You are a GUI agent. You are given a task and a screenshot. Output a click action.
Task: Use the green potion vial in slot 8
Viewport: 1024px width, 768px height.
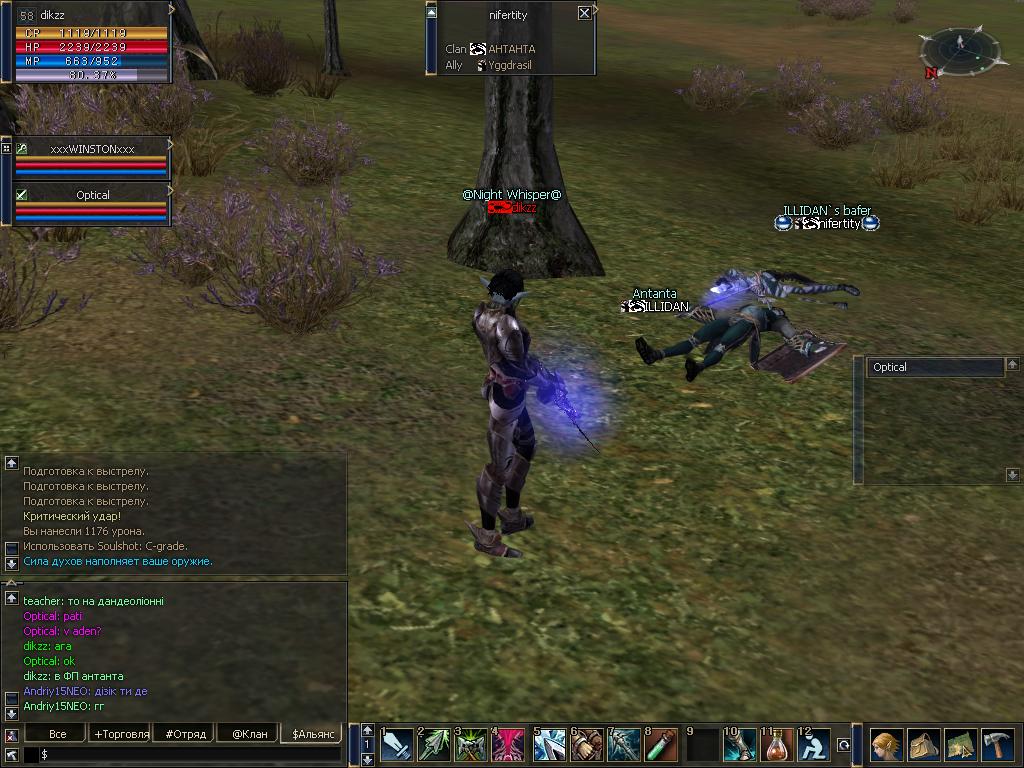pyautogui.click(x=661, y=745)
